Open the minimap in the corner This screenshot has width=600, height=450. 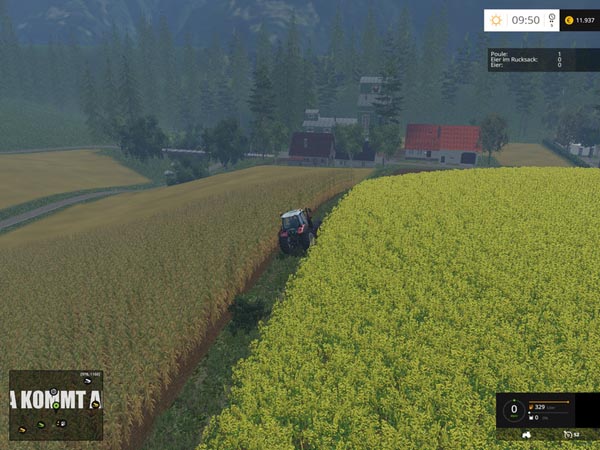tap(55, 405)
